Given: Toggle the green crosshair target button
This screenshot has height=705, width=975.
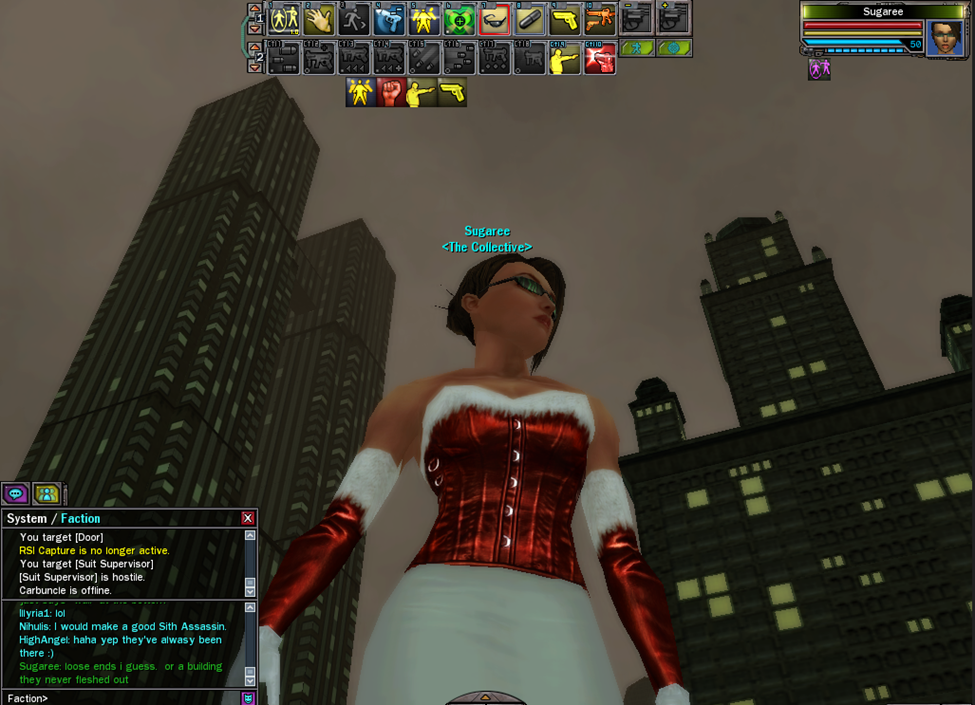Looking at the screenshot, I should click(674, 47).
